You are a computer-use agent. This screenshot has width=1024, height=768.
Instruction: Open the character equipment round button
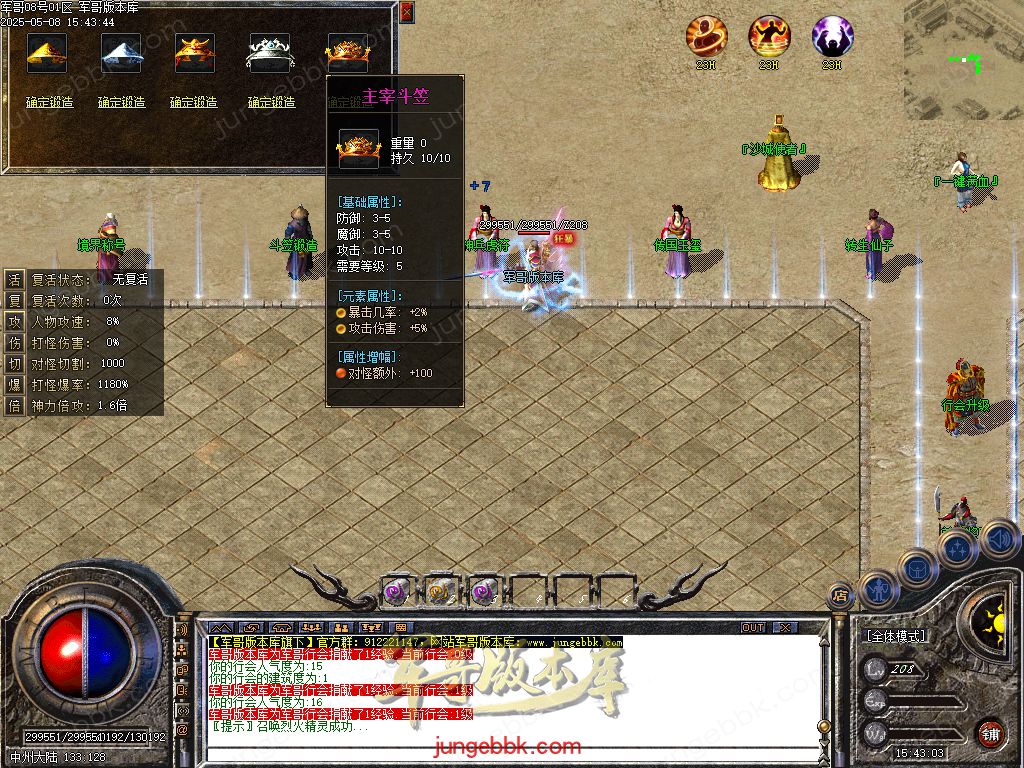coord(879,589)
